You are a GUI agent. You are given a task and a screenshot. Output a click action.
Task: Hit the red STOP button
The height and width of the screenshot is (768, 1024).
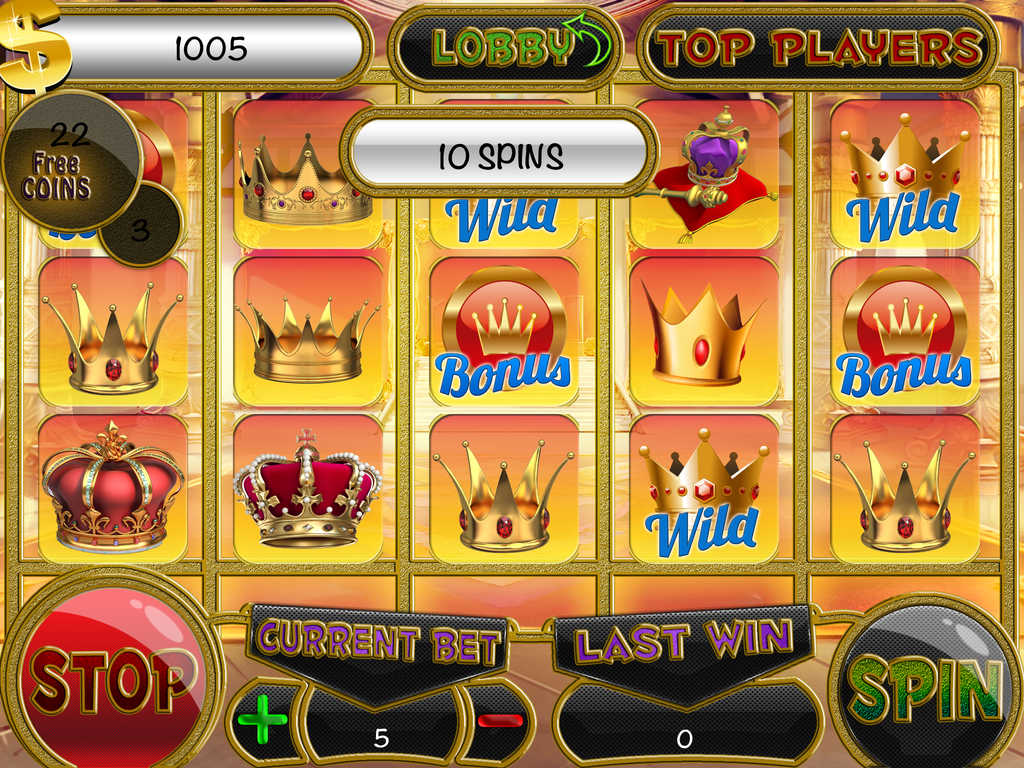click(x=111, y=680)
